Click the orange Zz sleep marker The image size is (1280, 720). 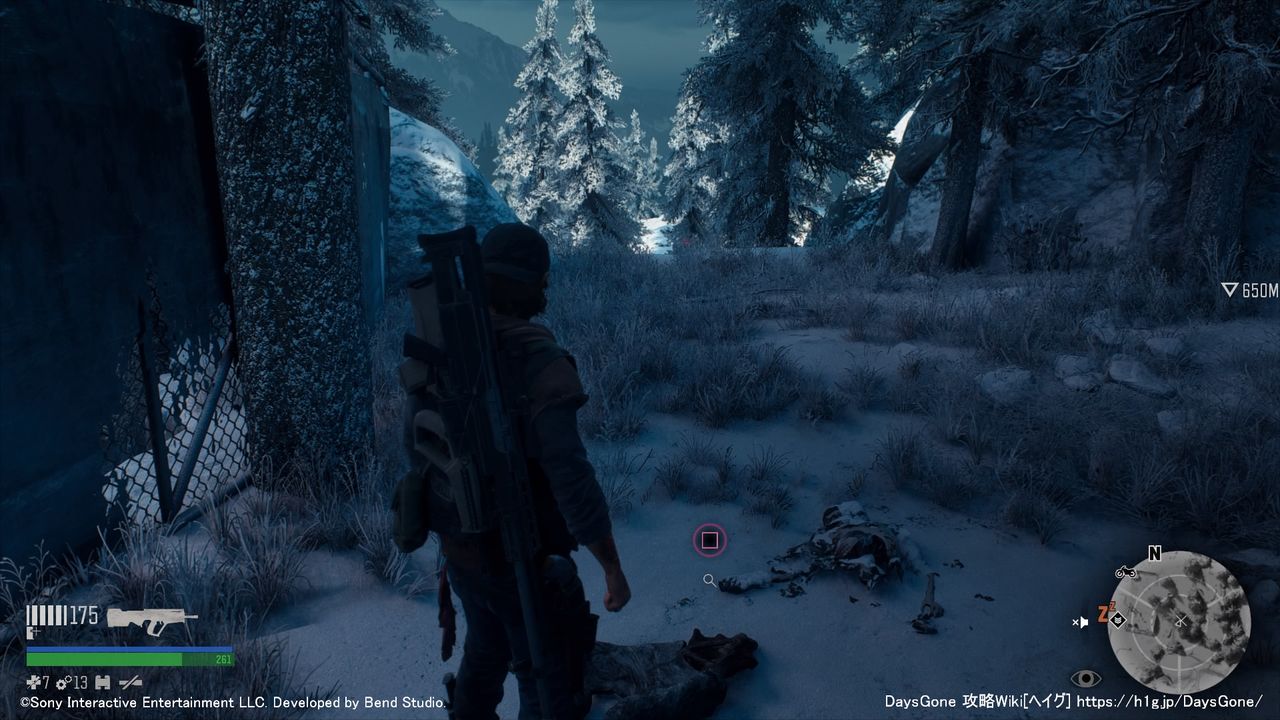[1104, 613]
